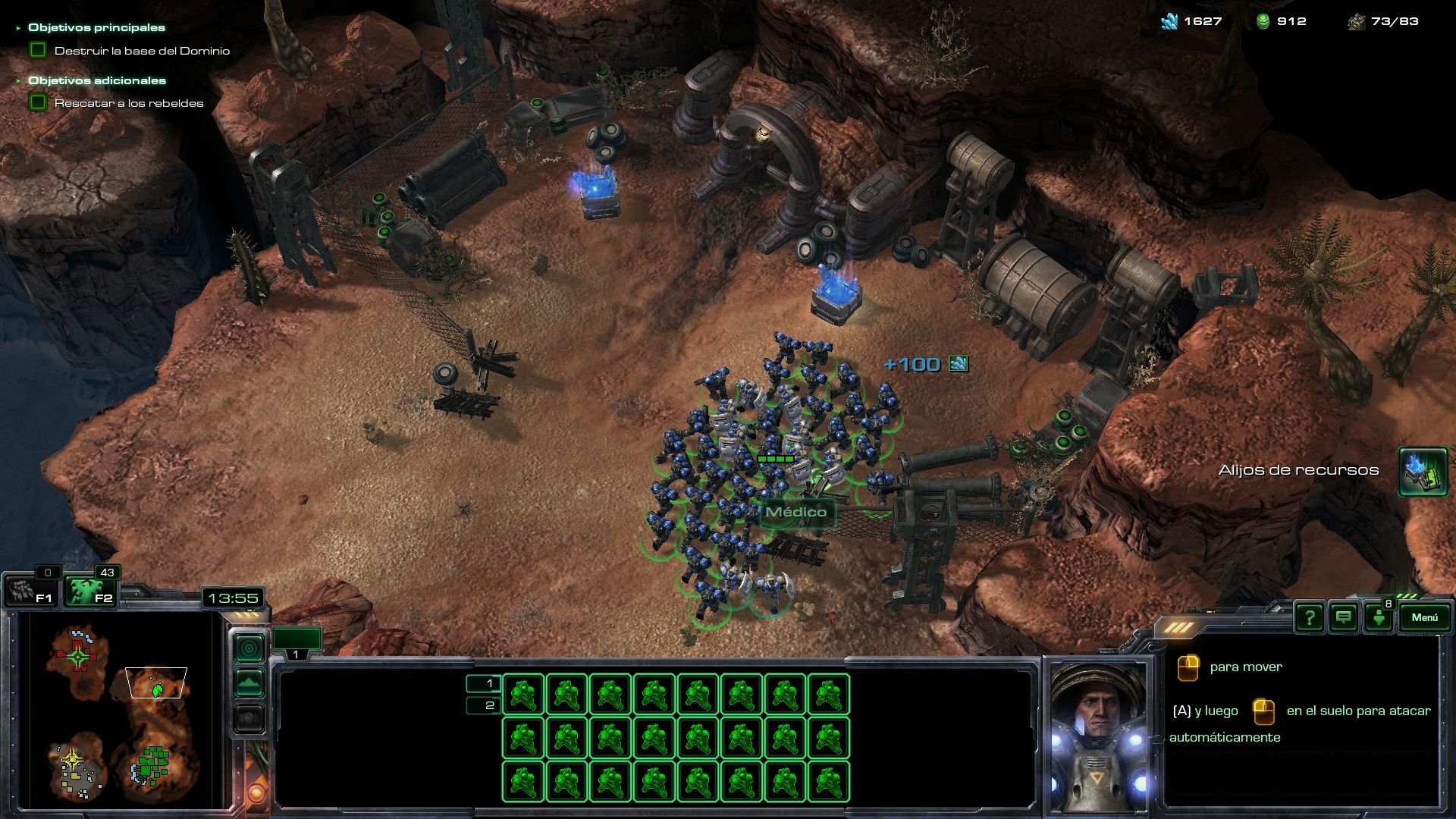Switch to selection page 1

[483, 683]
